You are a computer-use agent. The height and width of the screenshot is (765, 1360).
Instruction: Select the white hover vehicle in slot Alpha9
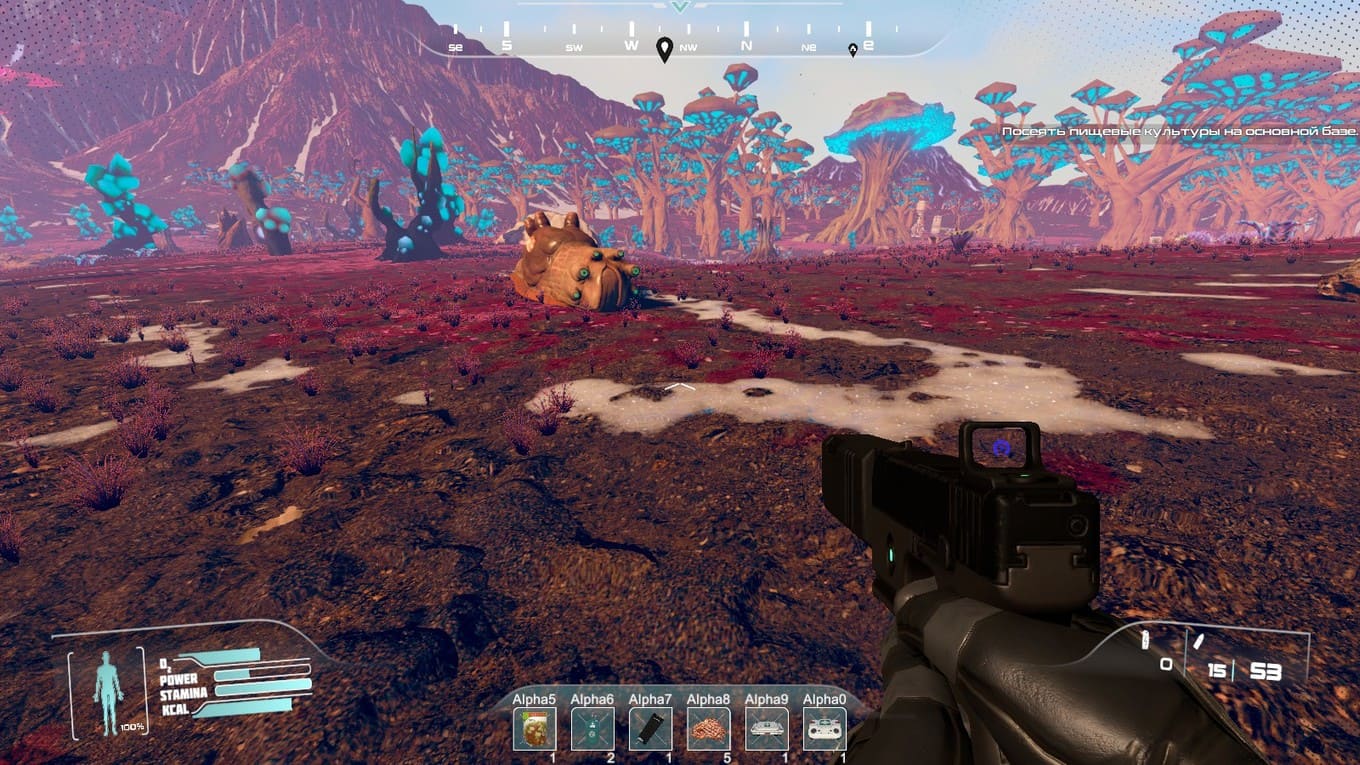767,729
